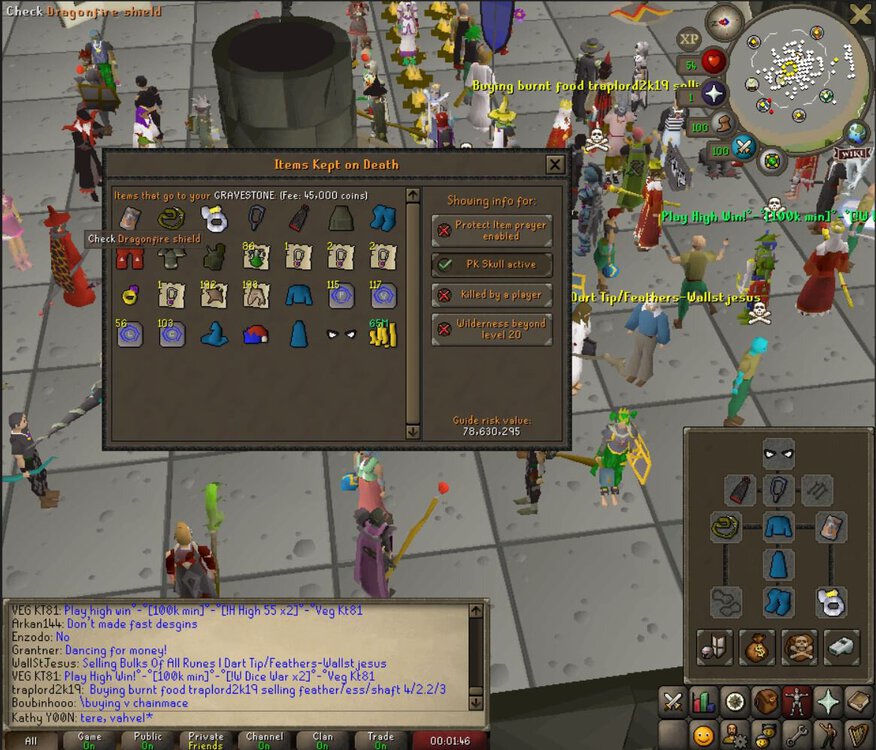The height and width of the screenshot is (750, 876).
Task: Open the world map globe icon
Action: click(856, 133)
